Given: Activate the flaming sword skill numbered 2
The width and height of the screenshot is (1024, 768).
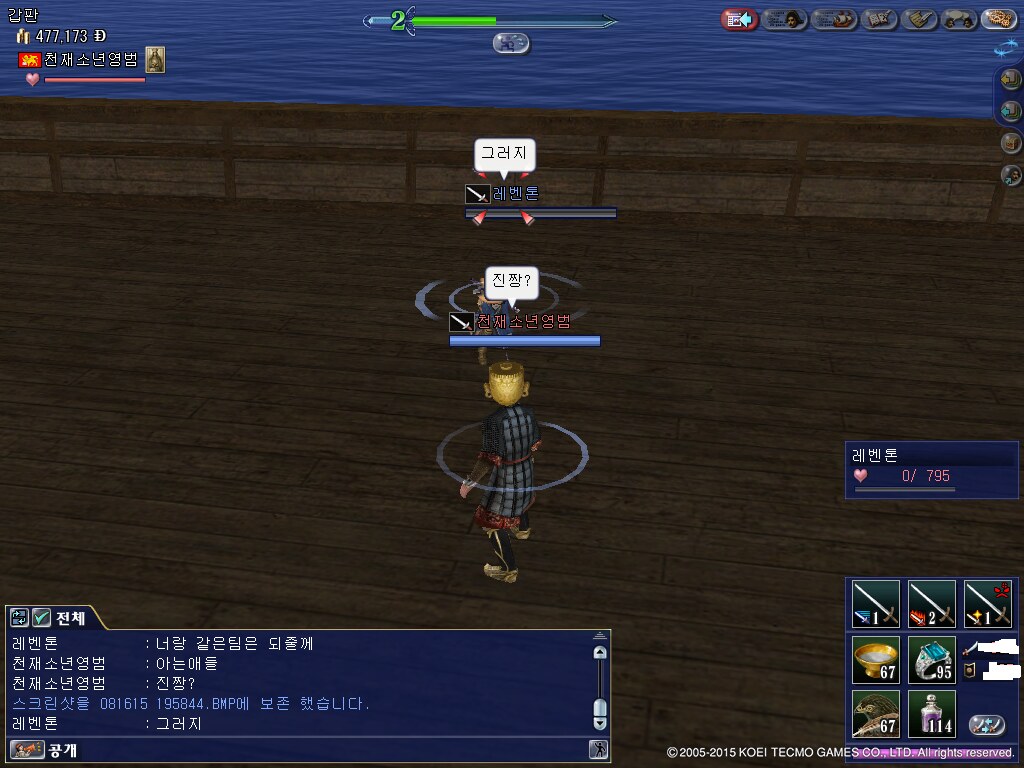Looking at the screenshot, I should click(x=932, y=604).
